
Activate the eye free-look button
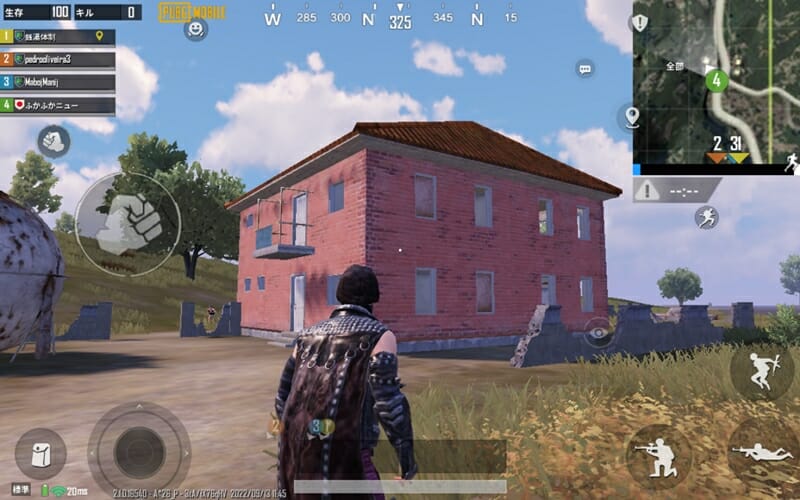599,333
